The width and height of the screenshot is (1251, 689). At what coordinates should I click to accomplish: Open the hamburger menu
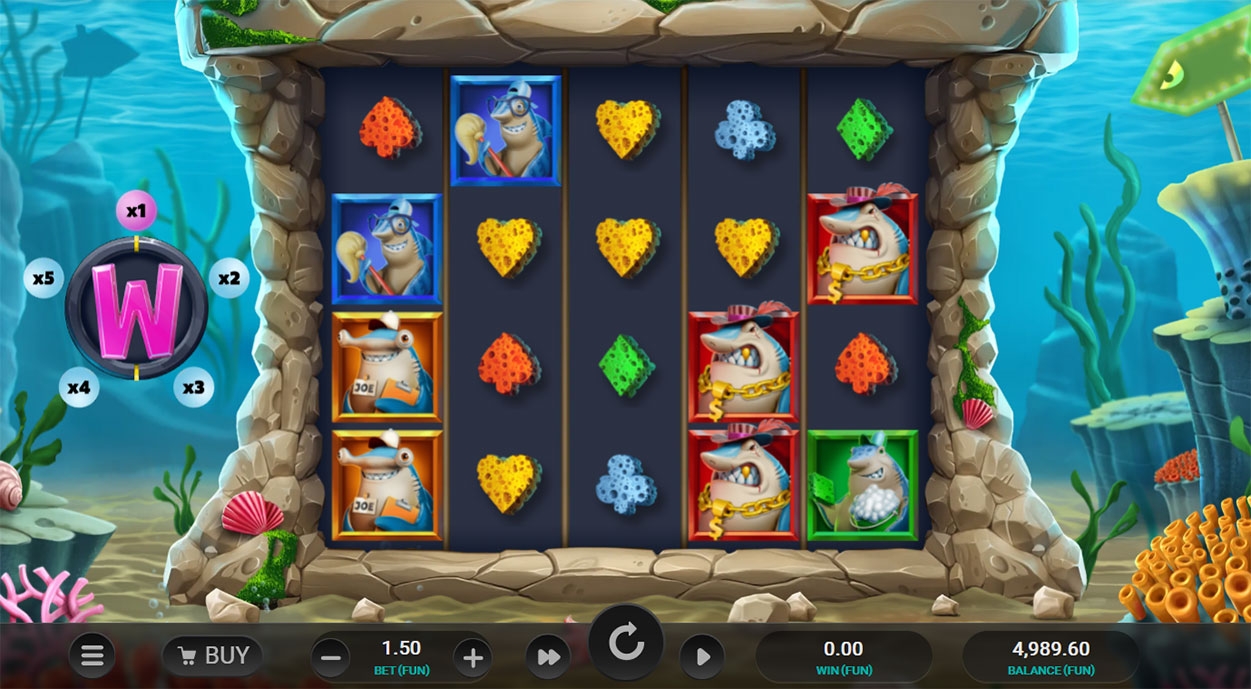click(x=92, y=656)
